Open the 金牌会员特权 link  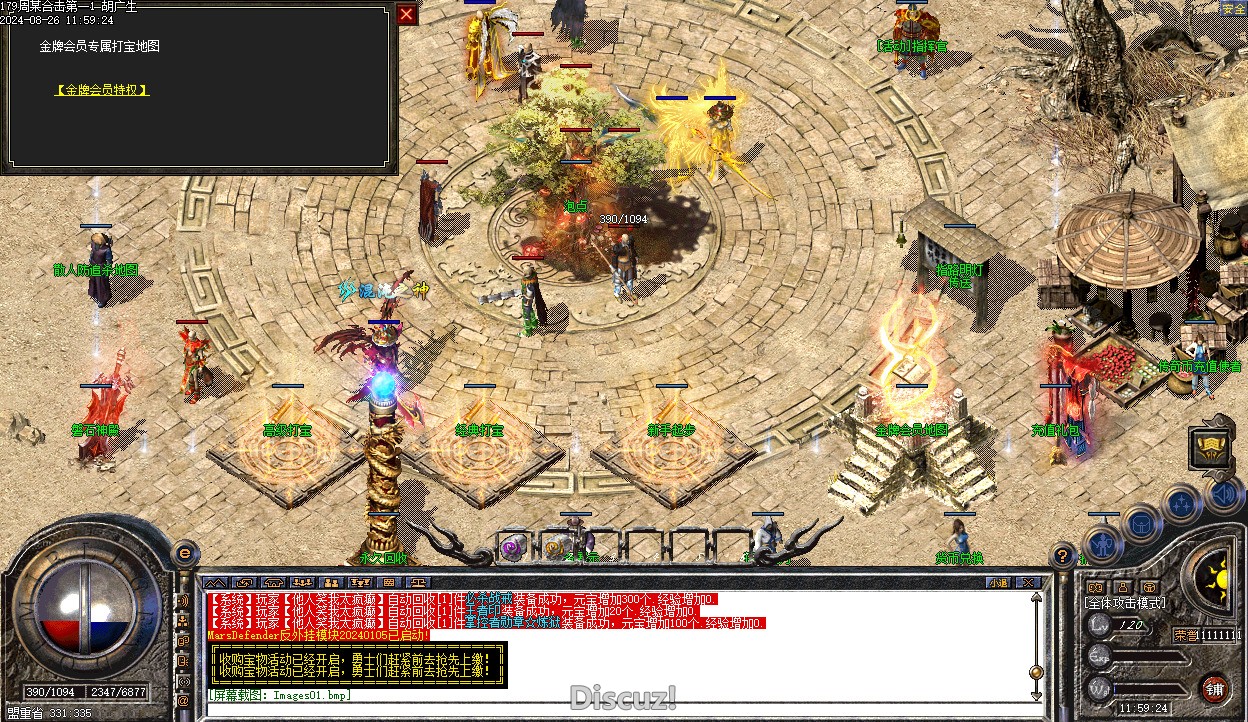coord(102,90)
